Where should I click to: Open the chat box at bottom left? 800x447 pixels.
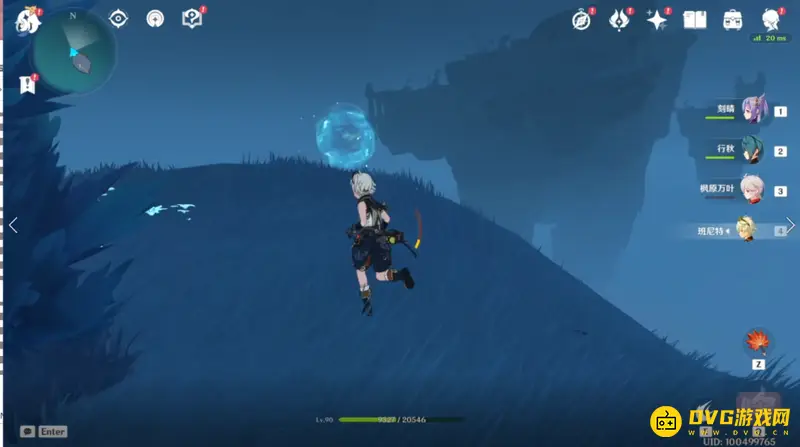point(43,431)
